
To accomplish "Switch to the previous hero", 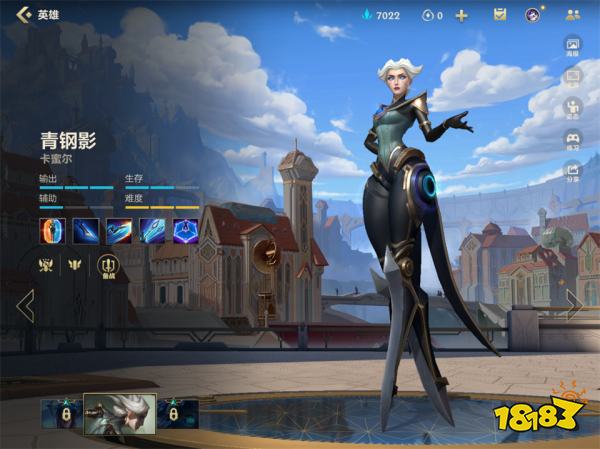I will 25,305.
